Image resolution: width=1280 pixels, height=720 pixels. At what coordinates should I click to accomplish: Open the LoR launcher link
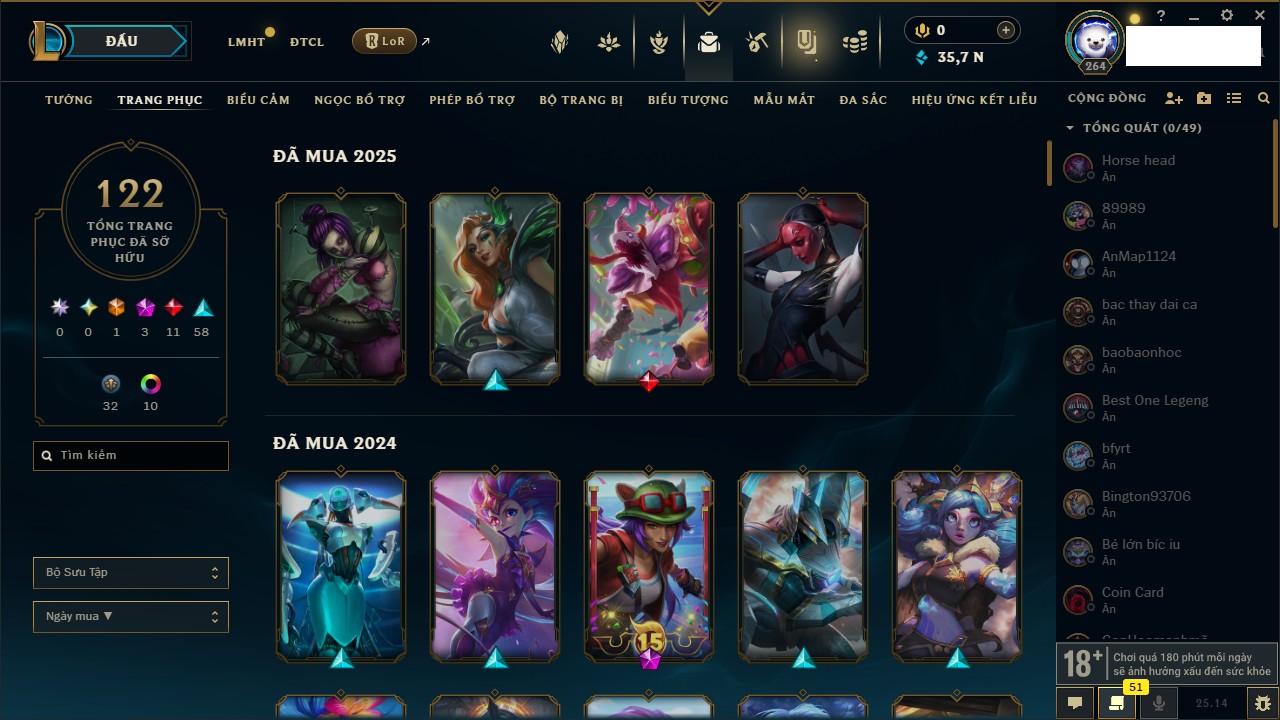(x=385, y=41)
